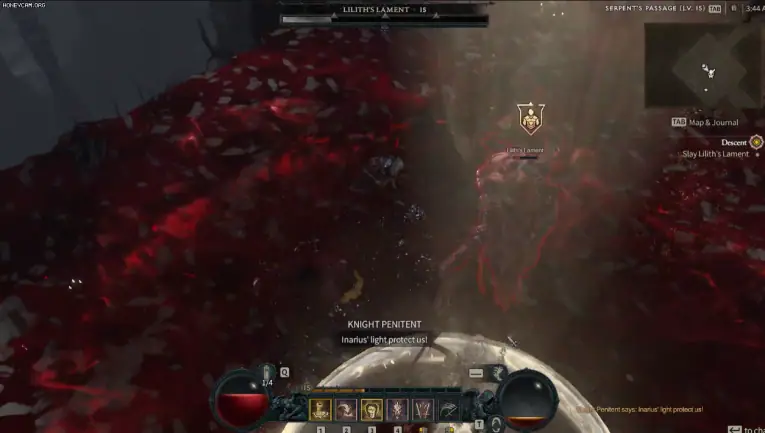Activate the skill in slot 3

[x=371, y=409]
